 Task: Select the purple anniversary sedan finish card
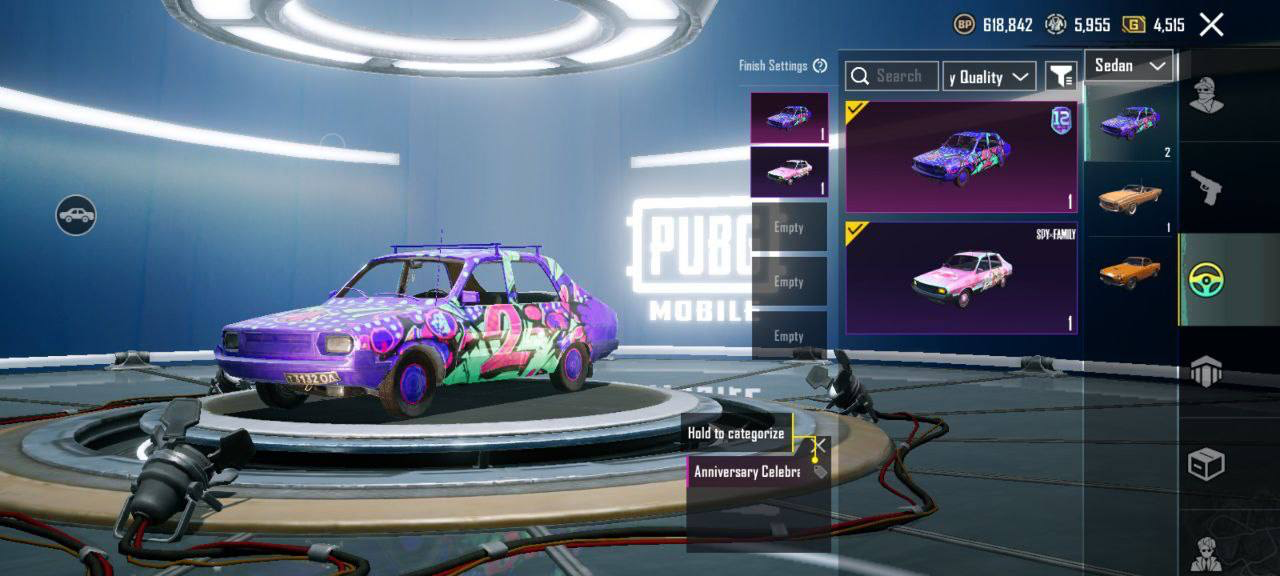[x=961, y=157]
